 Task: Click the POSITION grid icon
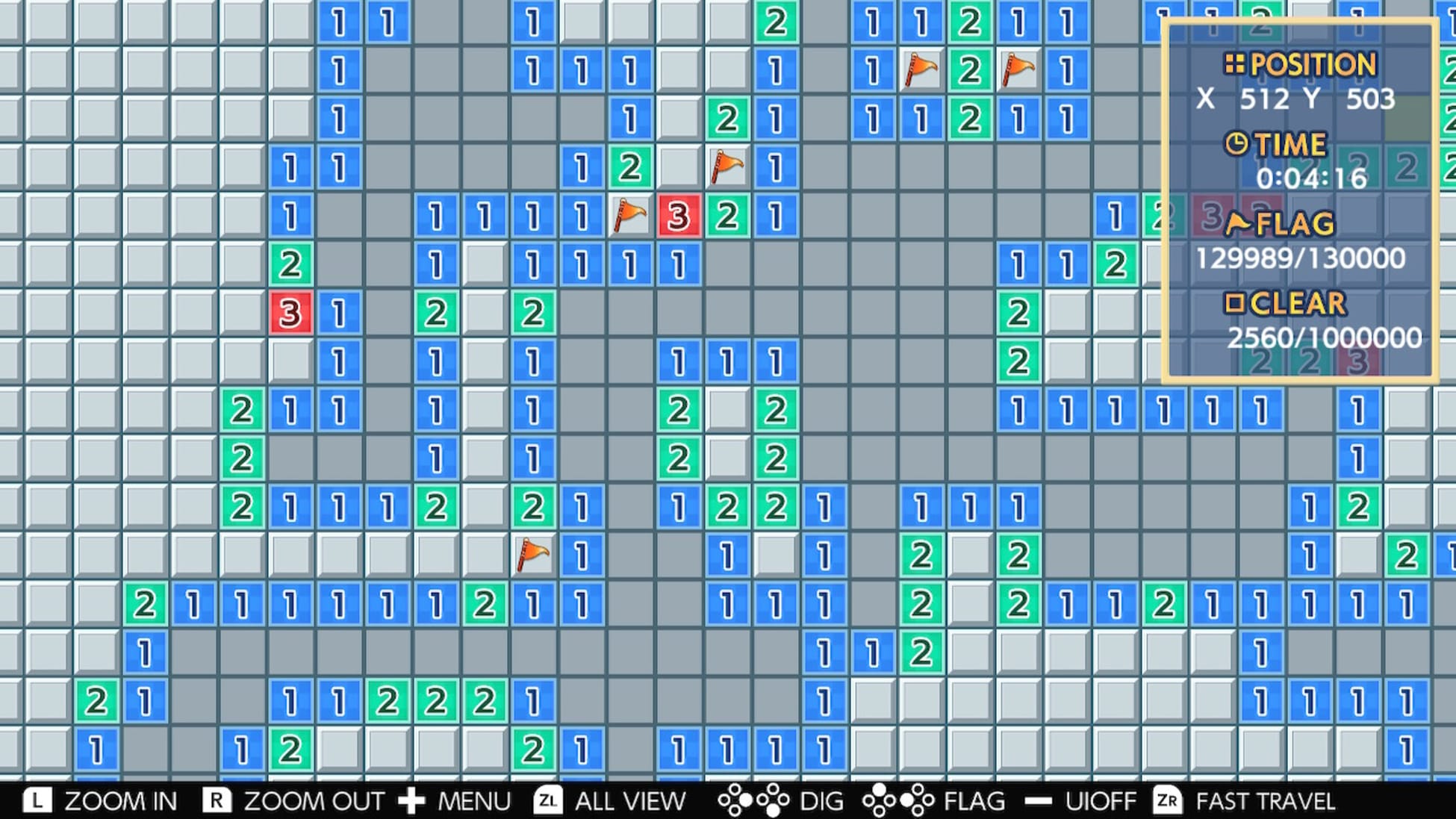coord(1236,65)
